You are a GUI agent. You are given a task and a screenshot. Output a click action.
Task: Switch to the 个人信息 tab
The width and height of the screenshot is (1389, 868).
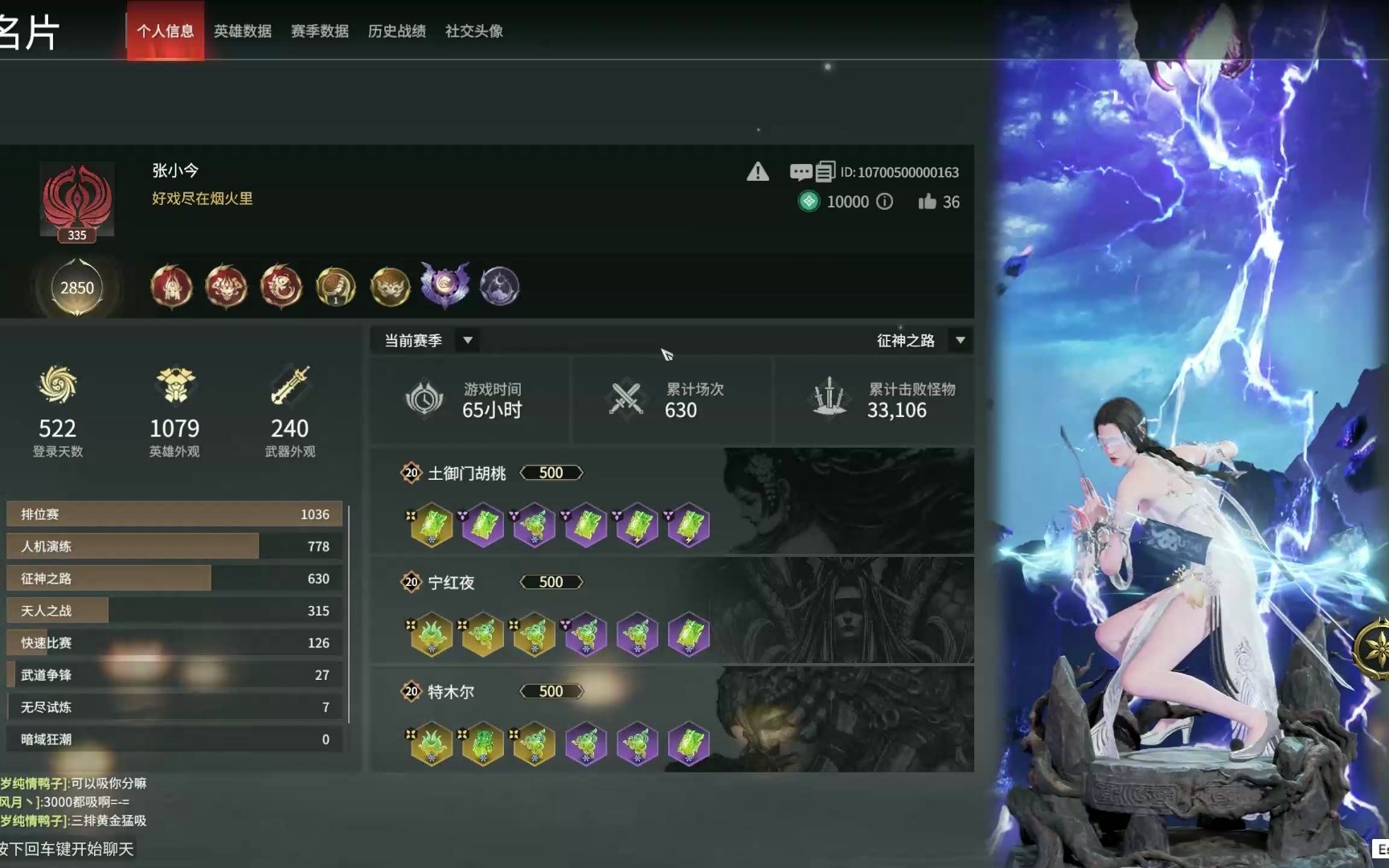pos(165,31)
